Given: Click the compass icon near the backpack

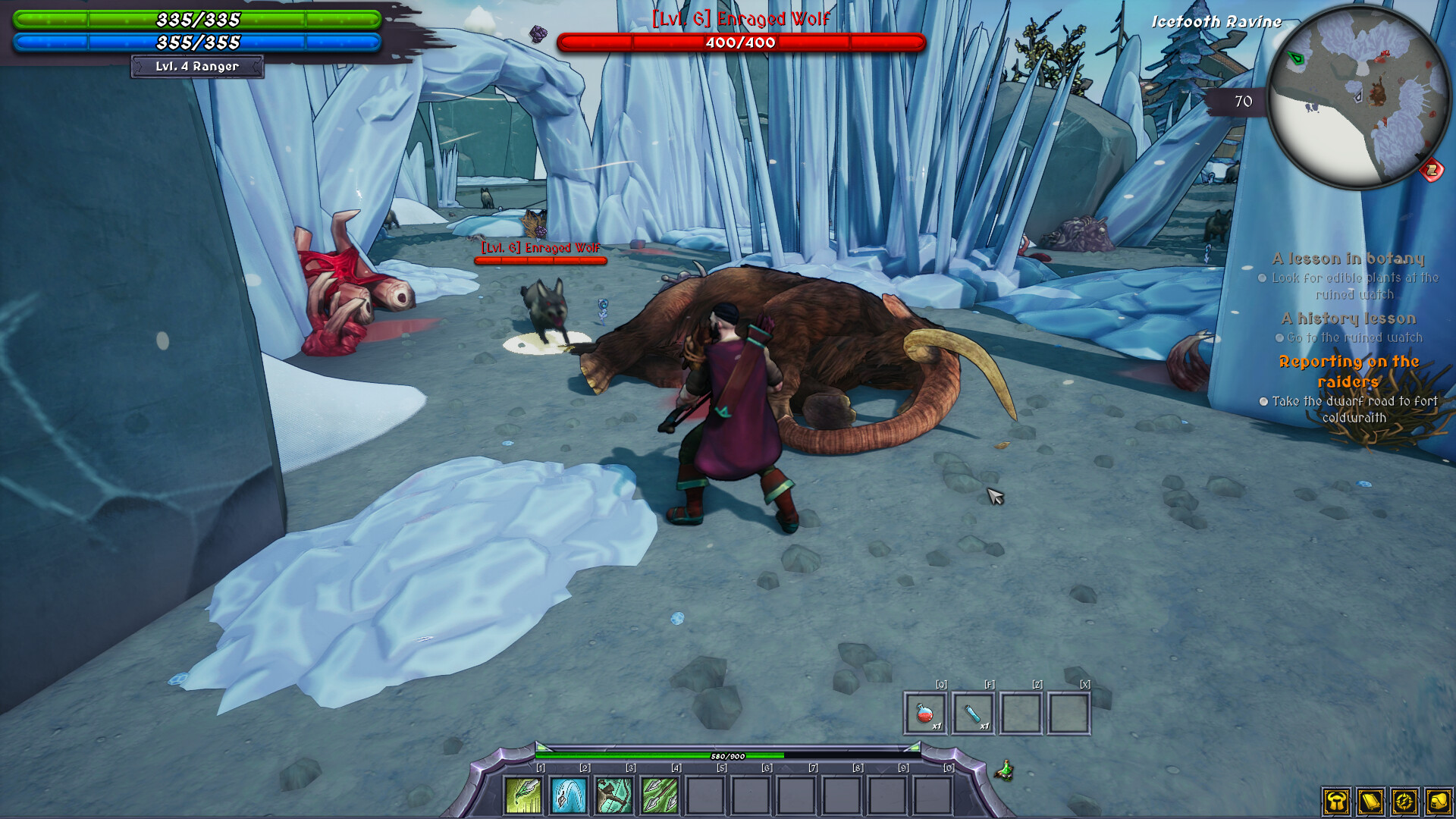Looking at the screenshot, I should 1404,802.
